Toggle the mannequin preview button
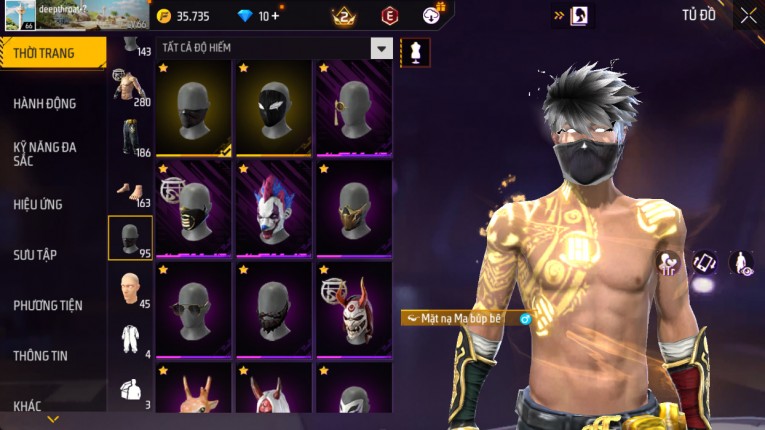 [415, 52]
